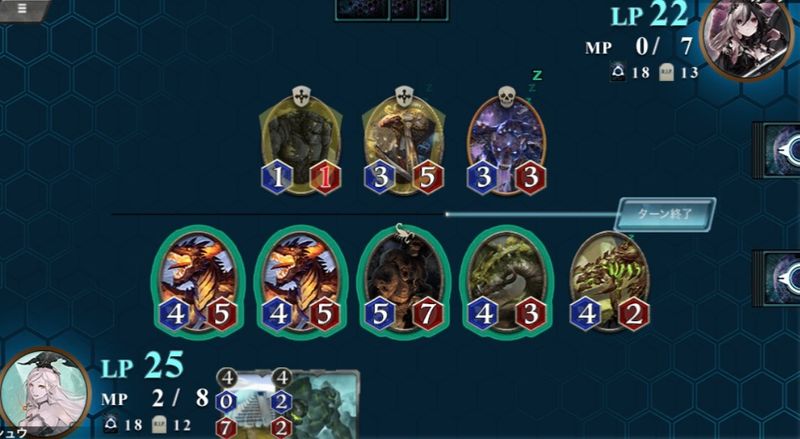Click the ターン終了 end turn button
The image size is (800, 439).
coord(667,214)
